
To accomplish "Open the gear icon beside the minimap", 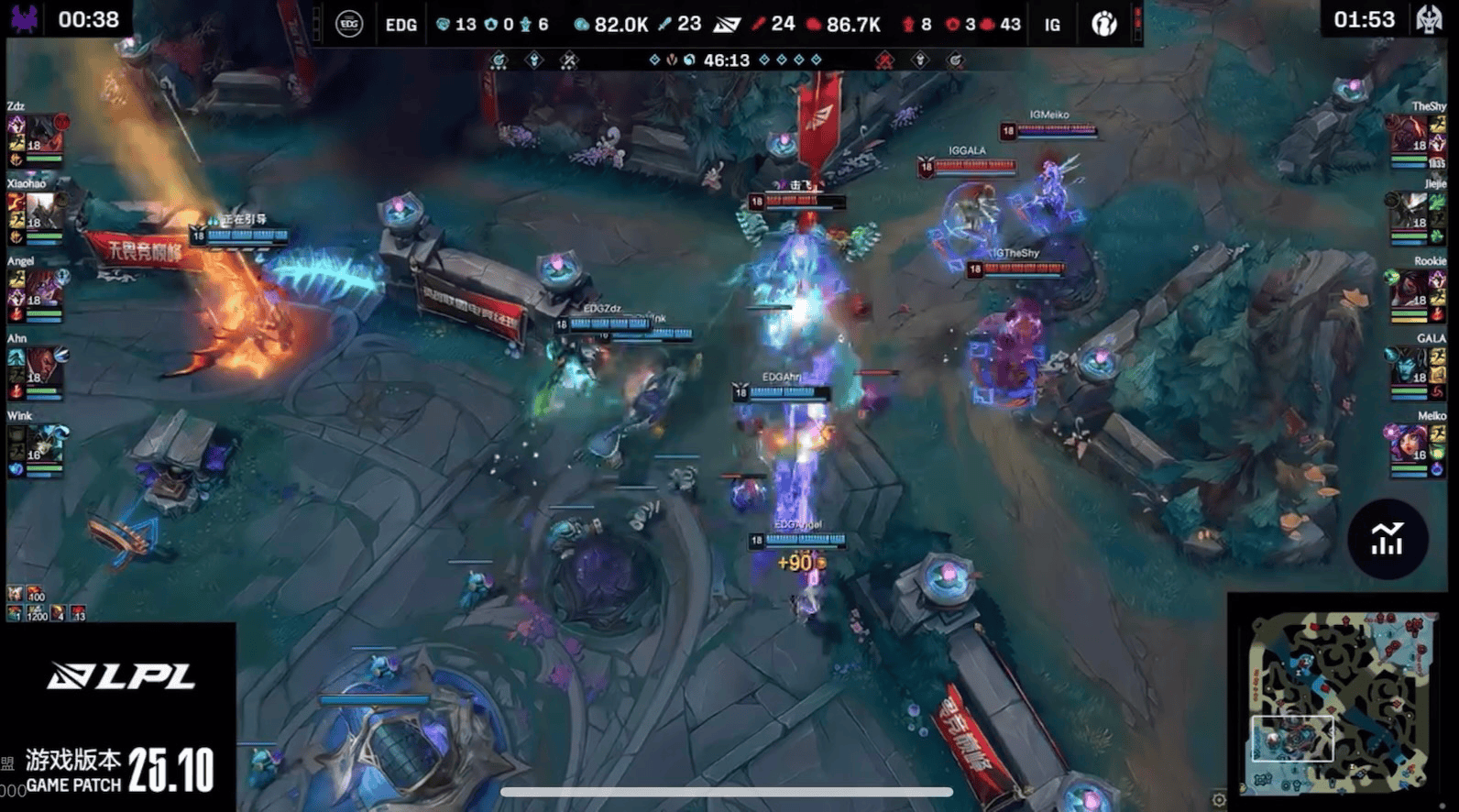I will point(1218,799).
